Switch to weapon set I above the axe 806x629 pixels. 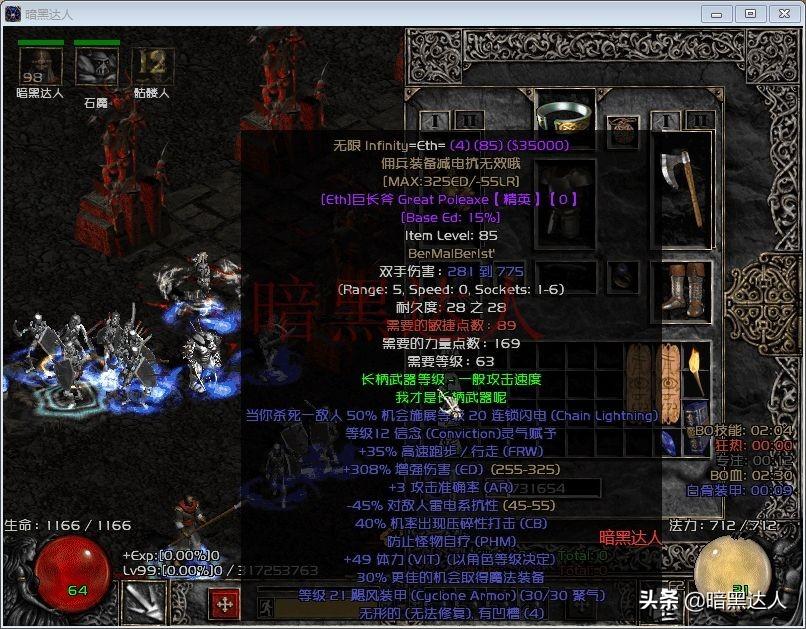click(668, 120)
